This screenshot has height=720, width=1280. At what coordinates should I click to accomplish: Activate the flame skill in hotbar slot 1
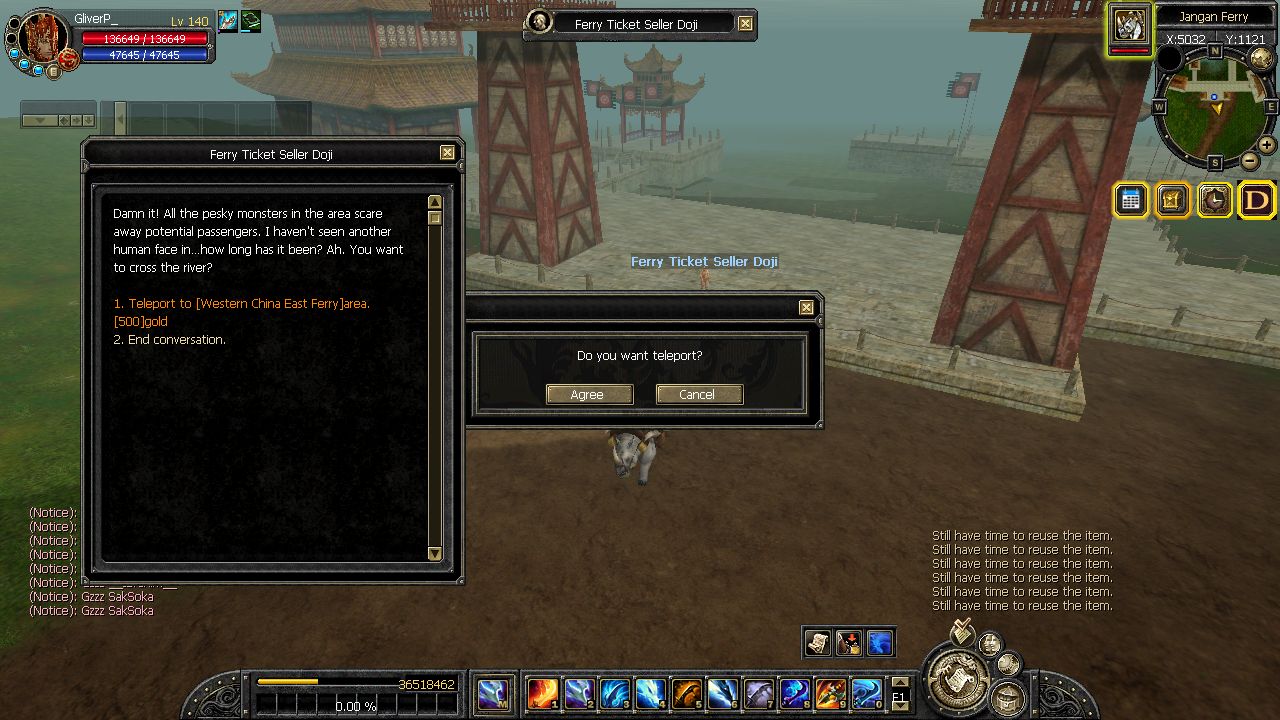[x=543, y=693]
